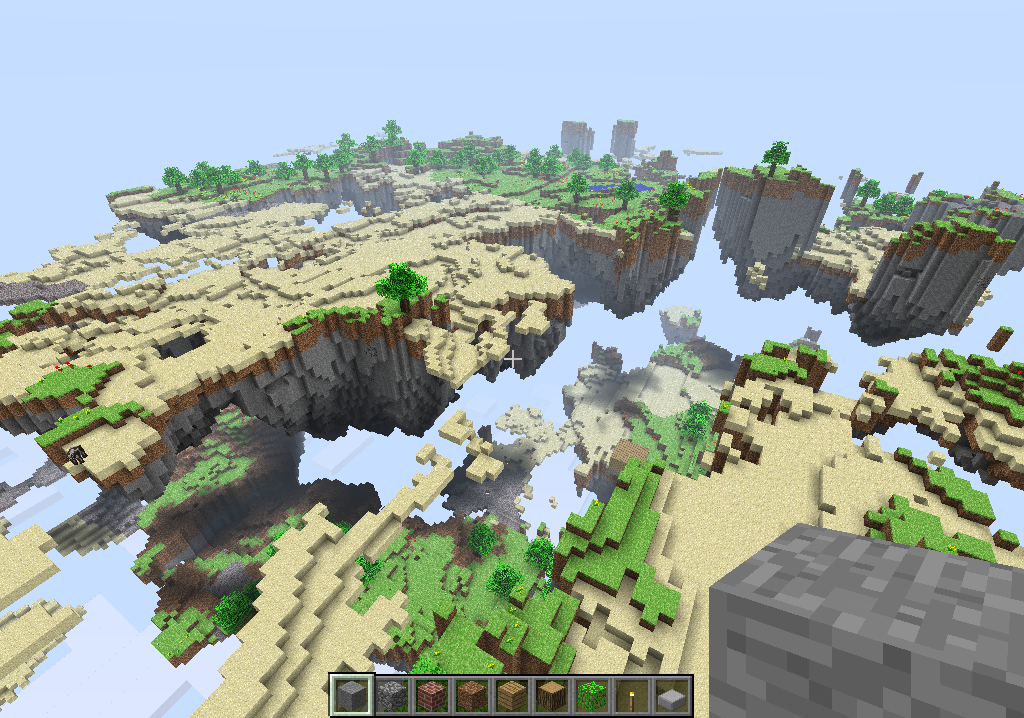Select the stone slab slot
The image size is (1024, 718).
pos(671,695)
